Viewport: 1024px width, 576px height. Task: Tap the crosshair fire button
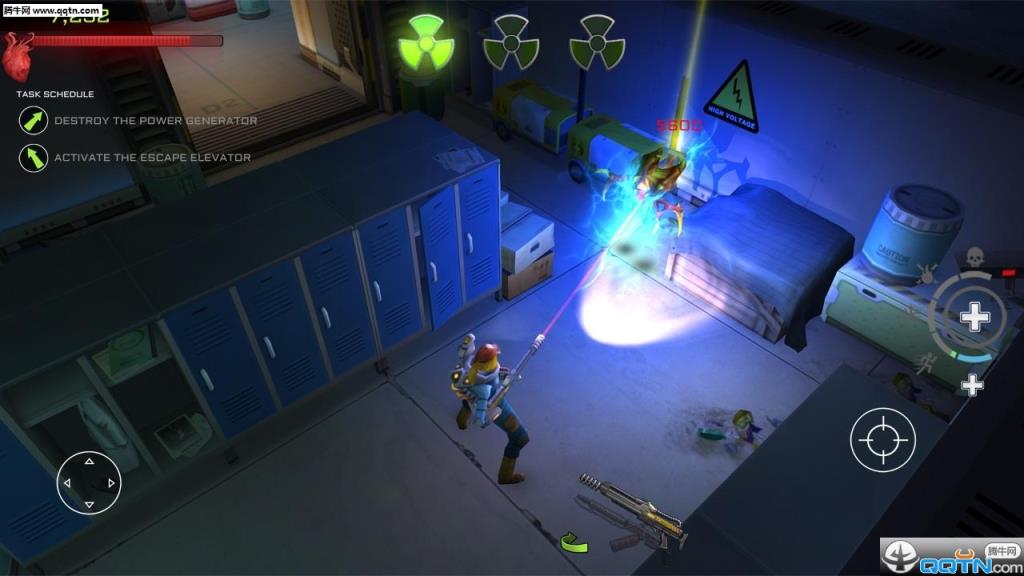pos(883,439)
